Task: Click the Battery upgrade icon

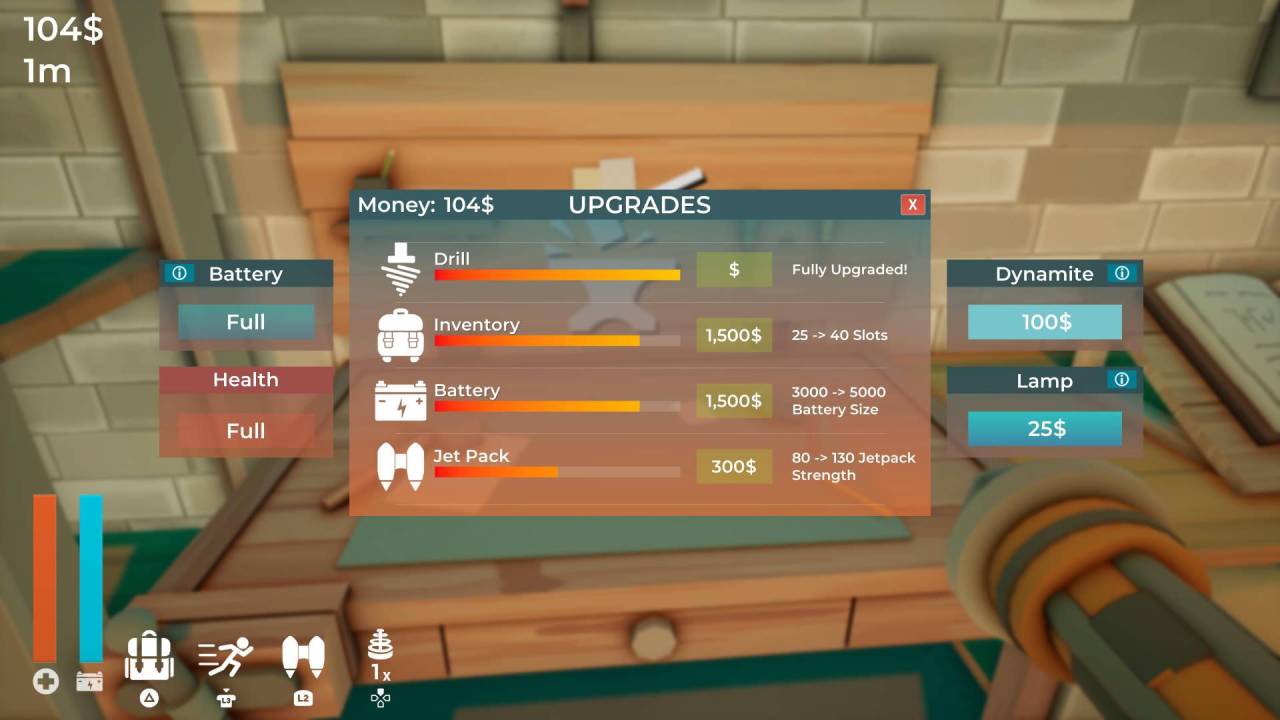Action: [401, 401]
